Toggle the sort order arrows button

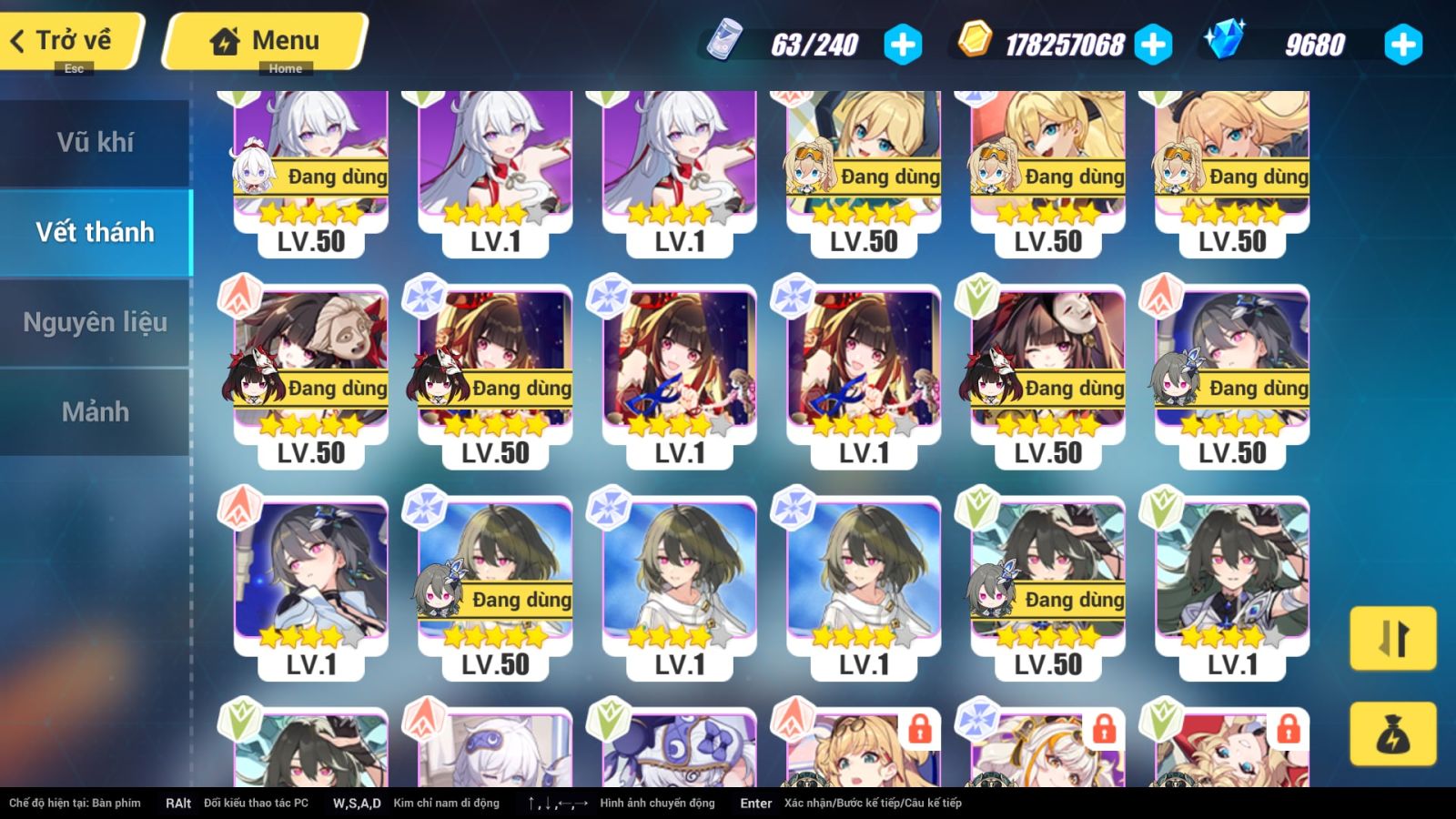[1392, 638]
